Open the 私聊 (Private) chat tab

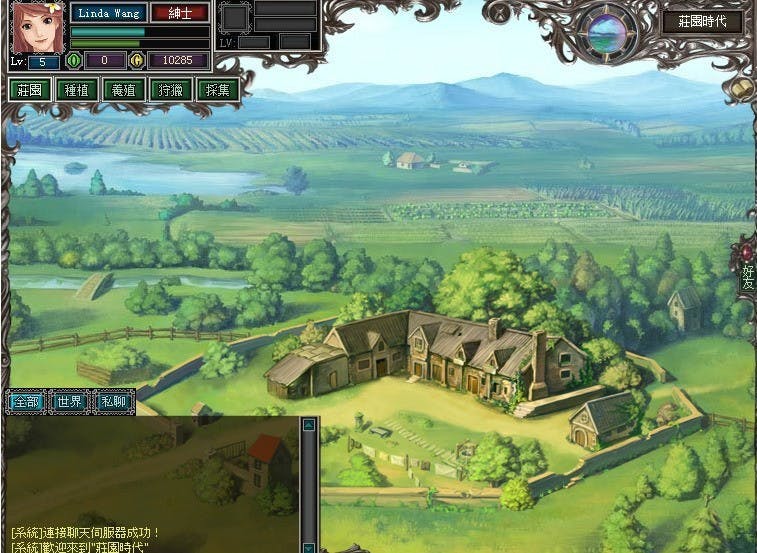(x=113, y=401)
